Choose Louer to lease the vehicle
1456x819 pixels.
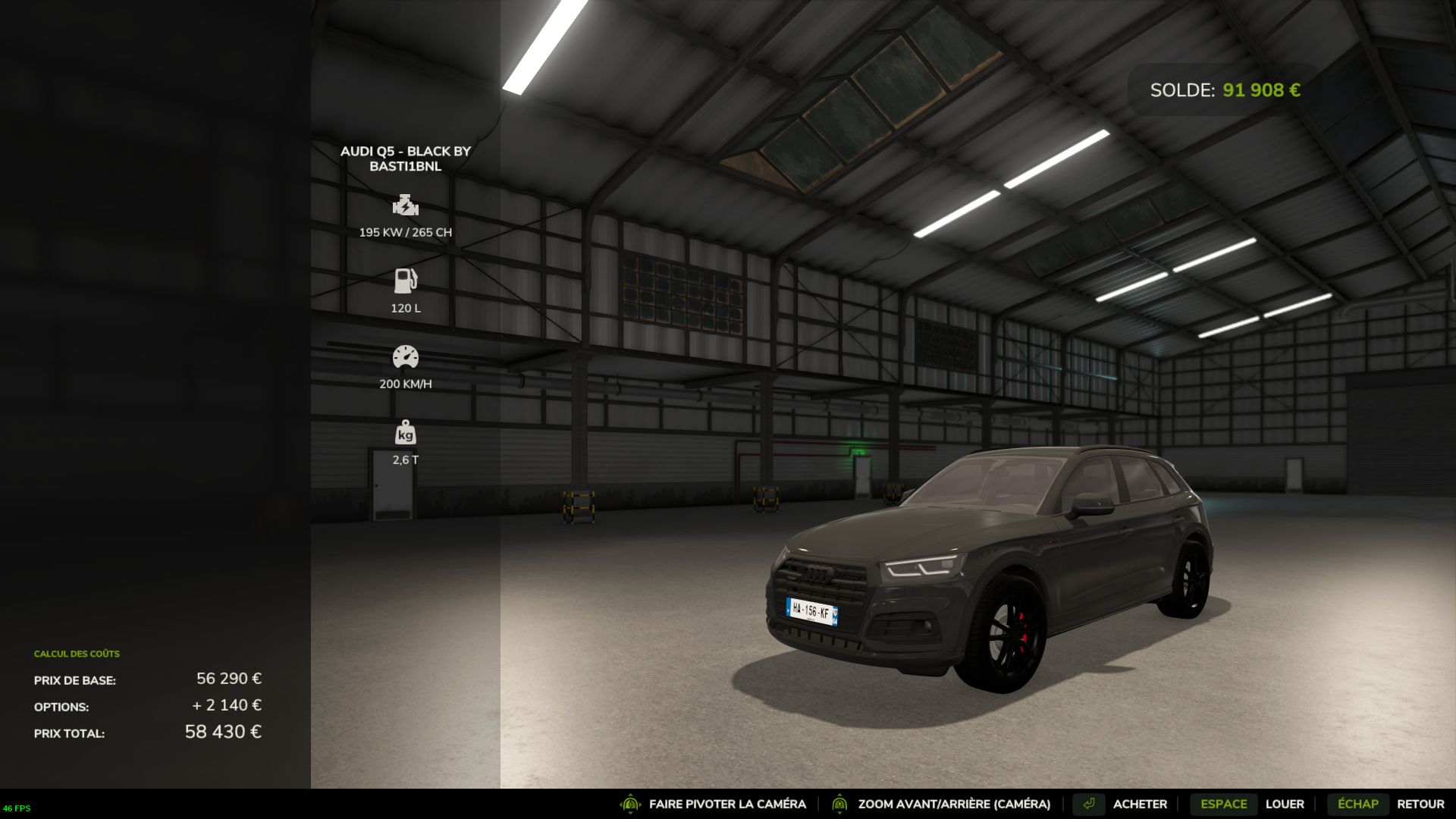[x=1284, y=804]
